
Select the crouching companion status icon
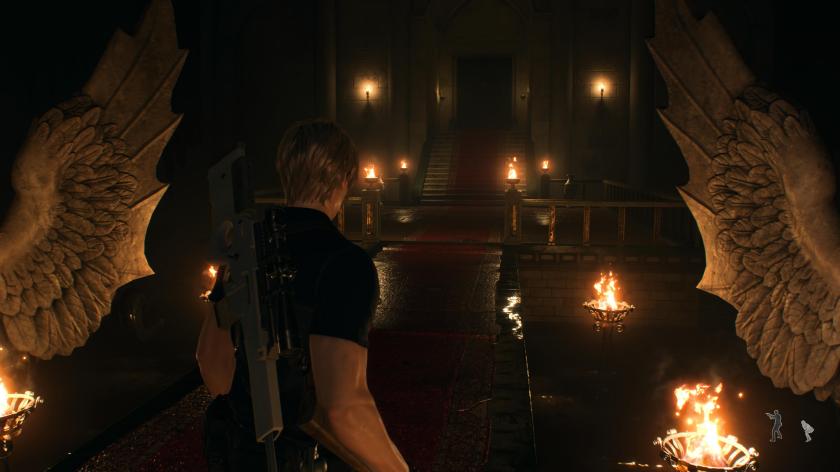(806, 431)
